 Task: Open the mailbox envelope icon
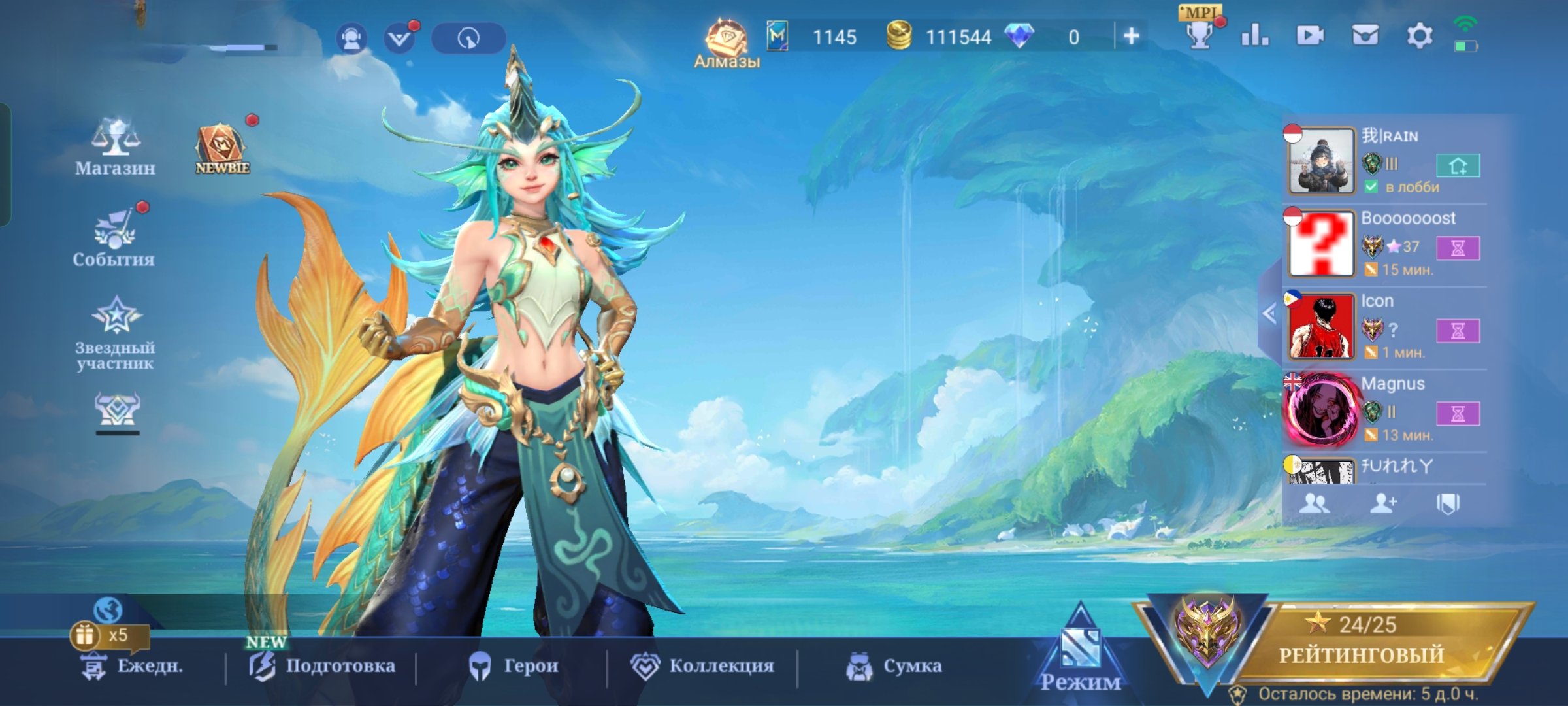click(1365, 36)
